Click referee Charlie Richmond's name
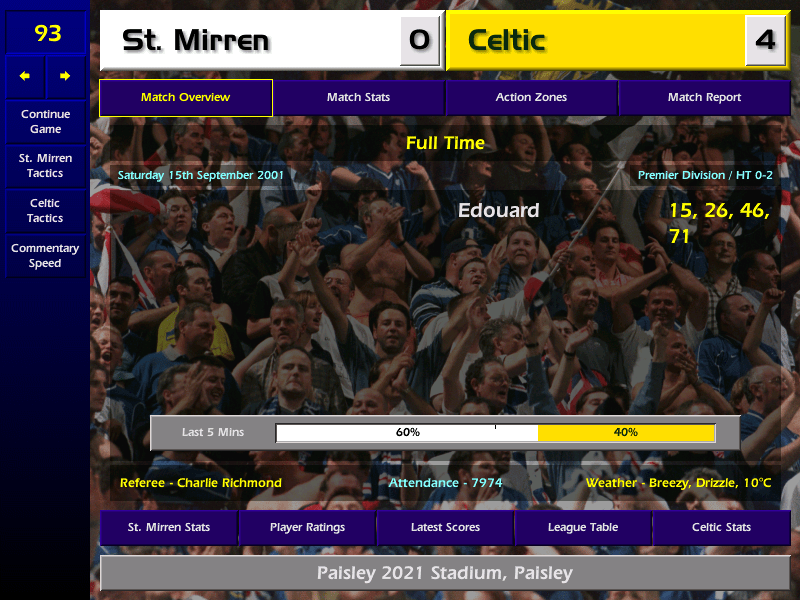This screenshot has width=800, height=600. tap(229, 483)
